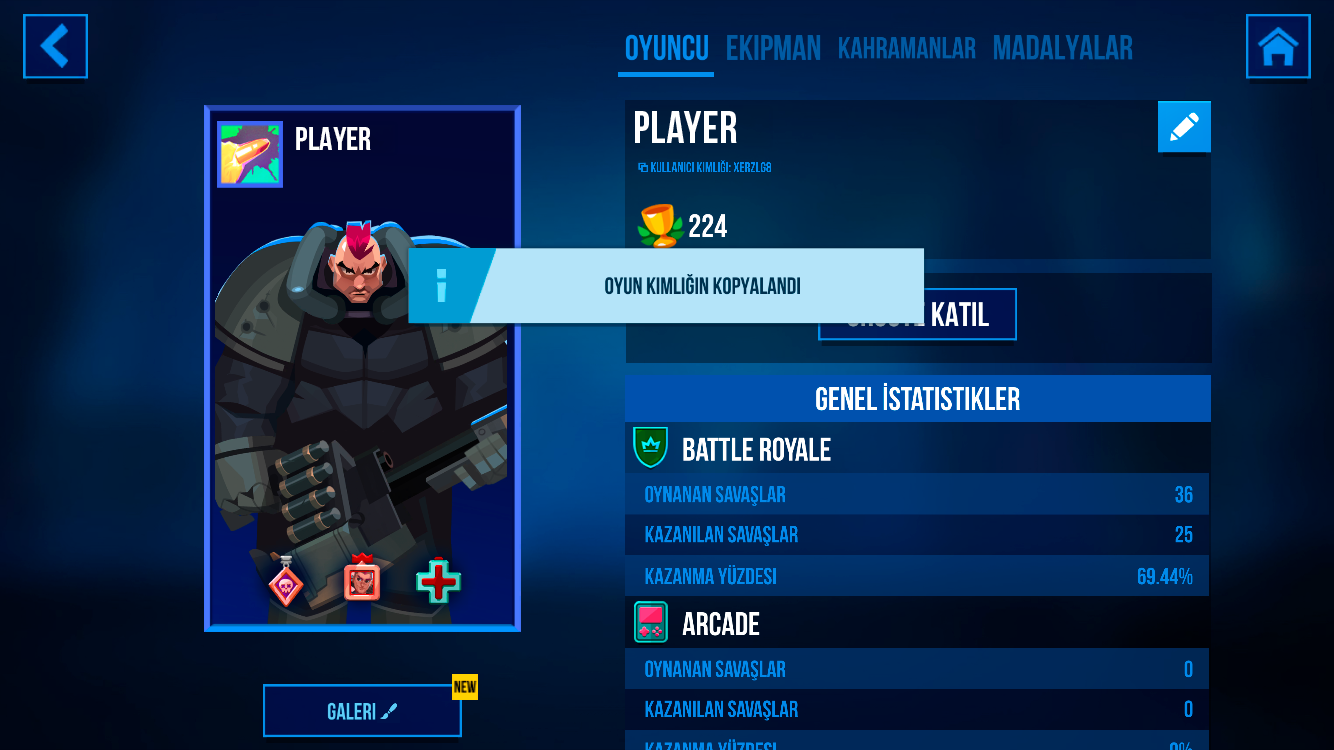Show the Kahramanlar tab
Screen dimensions: 1334x750
[x=906, y=49]
